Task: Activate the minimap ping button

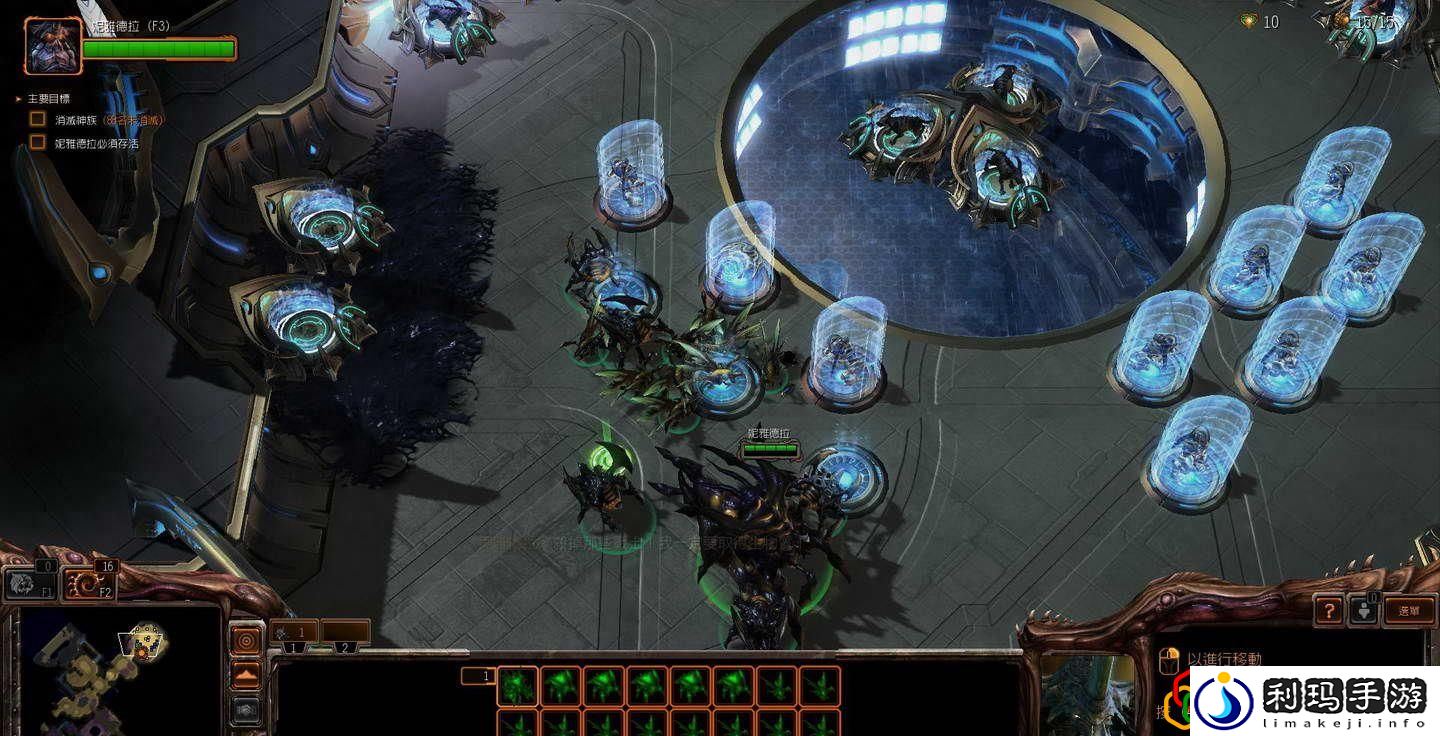Action: click(x=245, y=639)
